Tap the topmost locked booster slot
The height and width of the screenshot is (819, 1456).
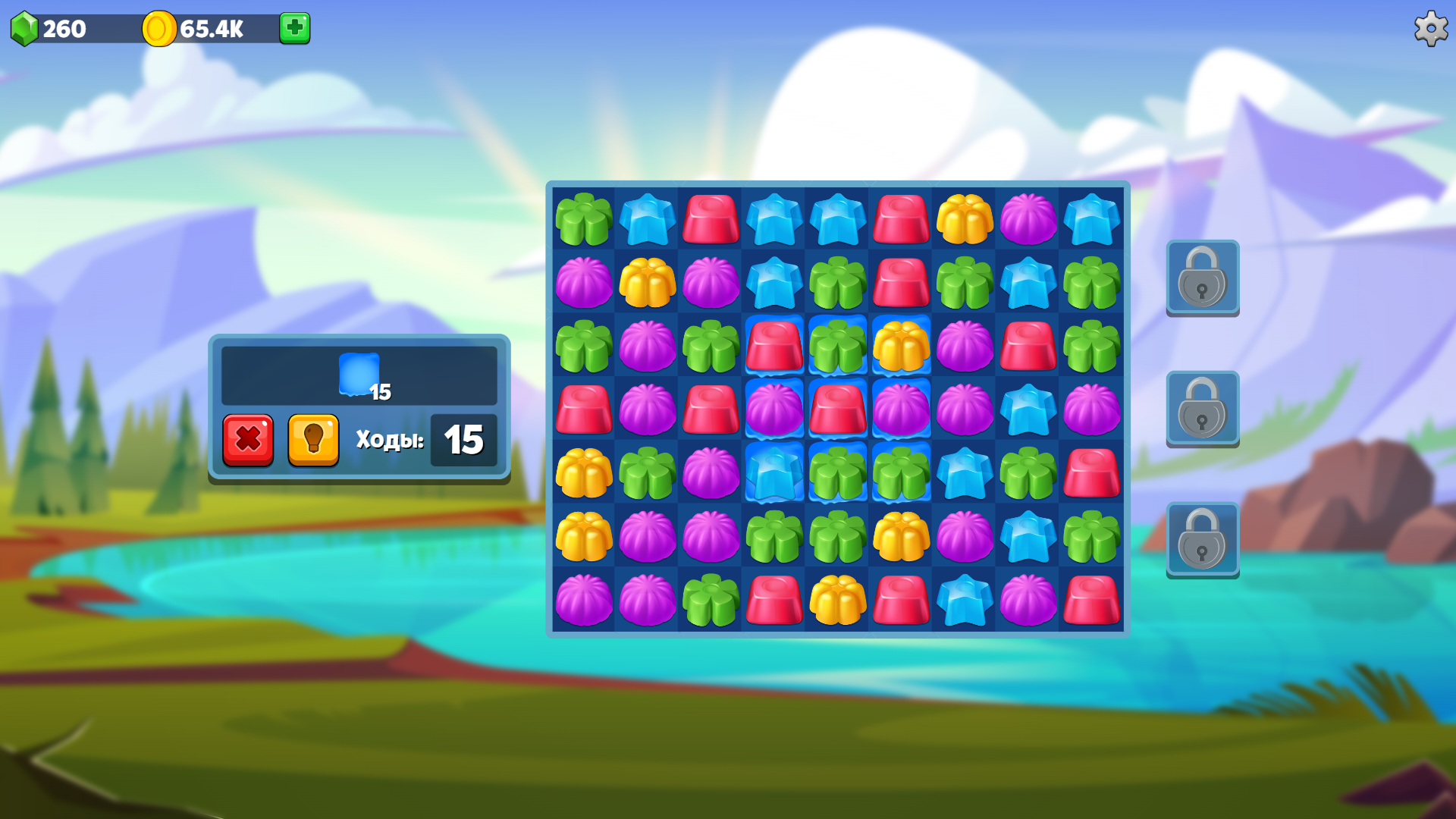coord(1203,278)
